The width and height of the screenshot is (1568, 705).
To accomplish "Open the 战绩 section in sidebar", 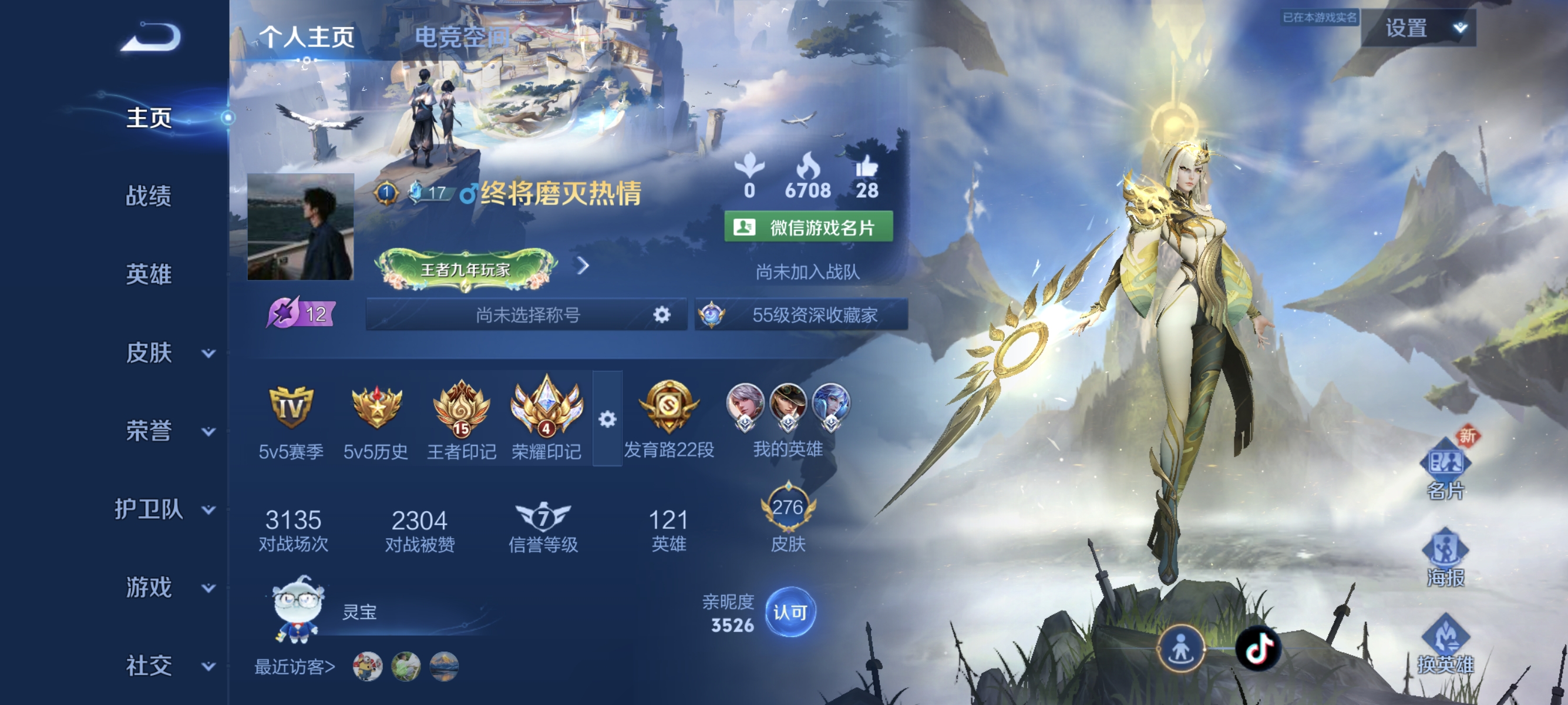I will coord(149,196).
